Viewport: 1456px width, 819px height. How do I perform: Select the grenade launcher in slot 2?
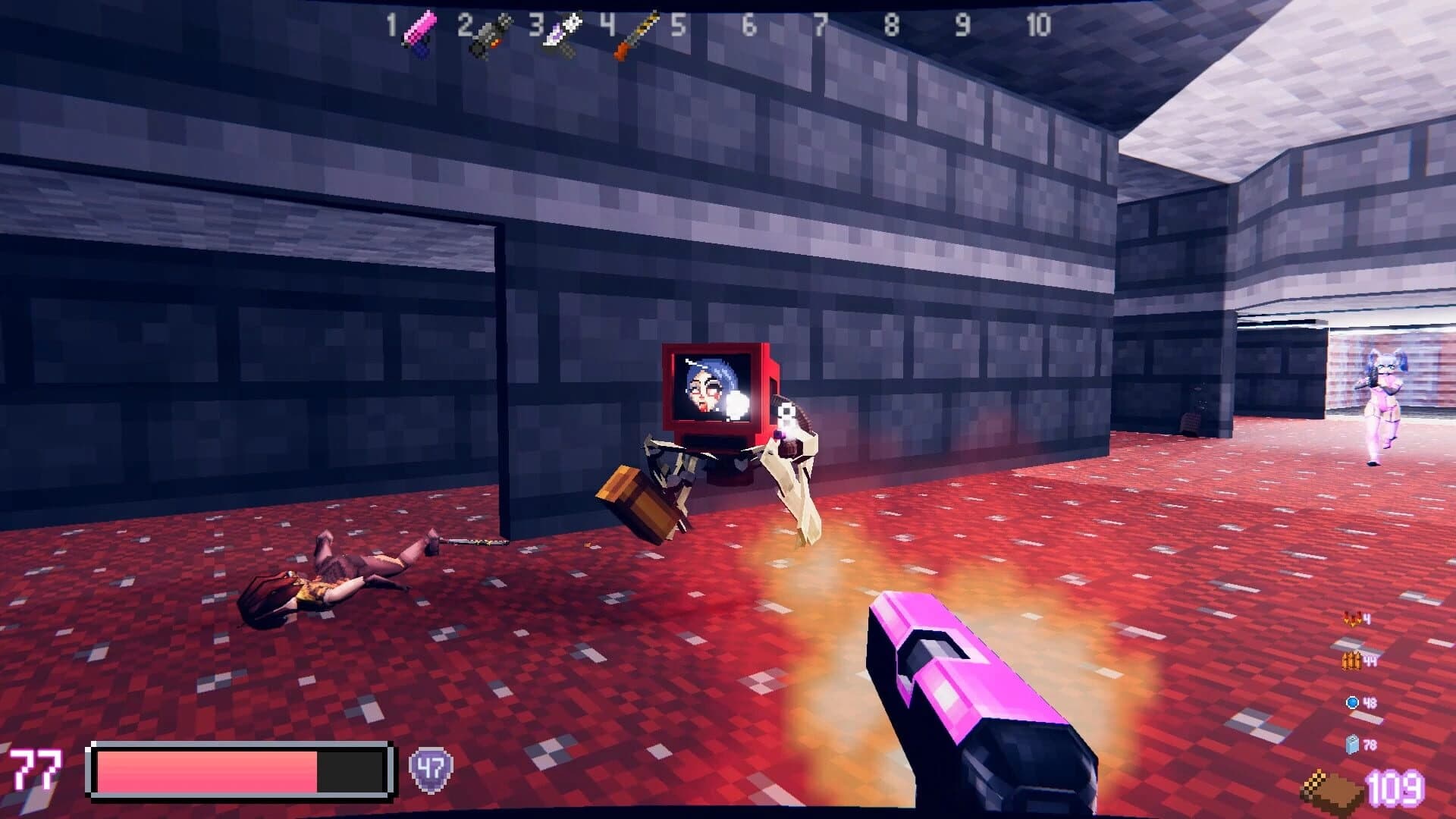[x=489, y=34]
